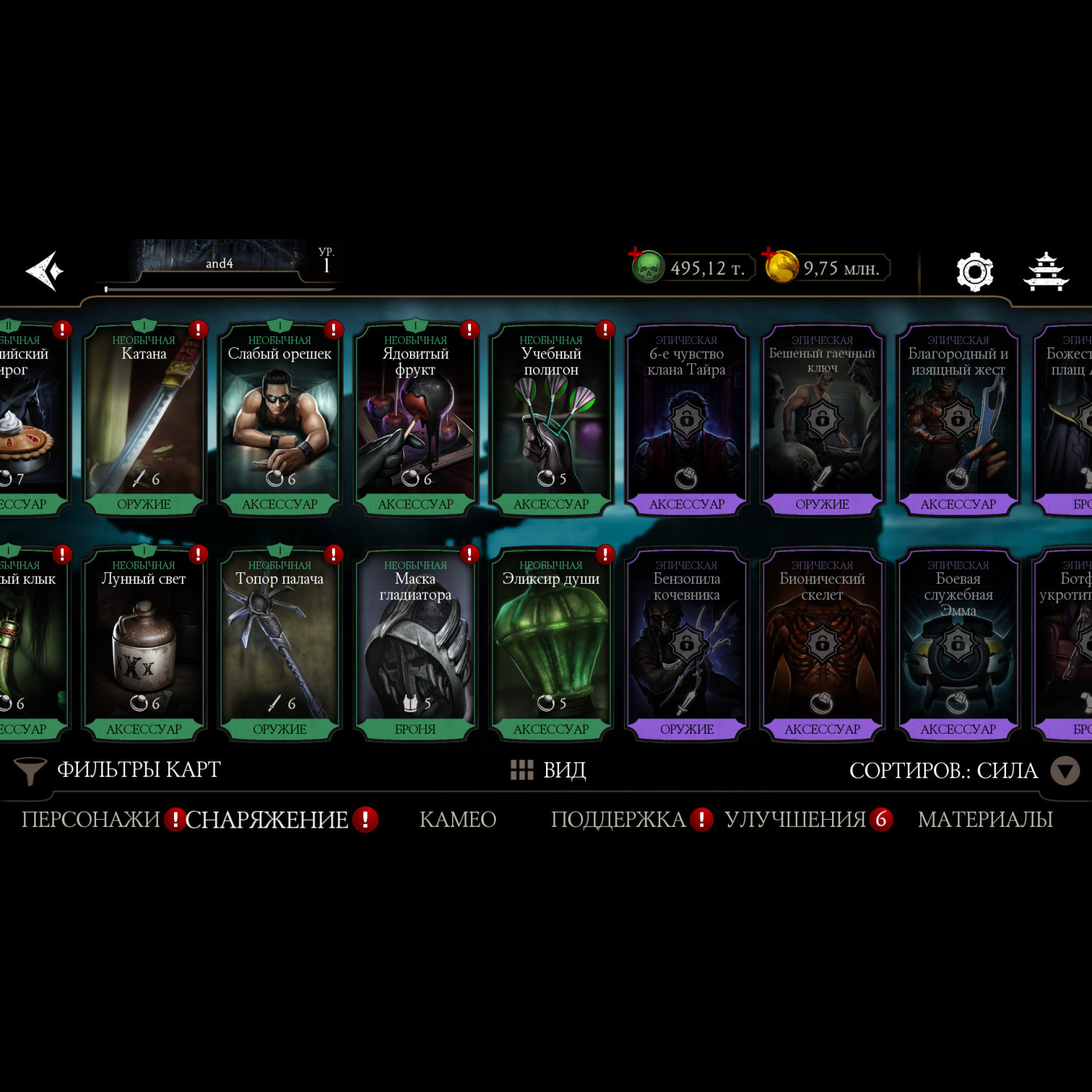Choose the Лунный свет accessory card

pyautogui.click(x=143, y=644)
